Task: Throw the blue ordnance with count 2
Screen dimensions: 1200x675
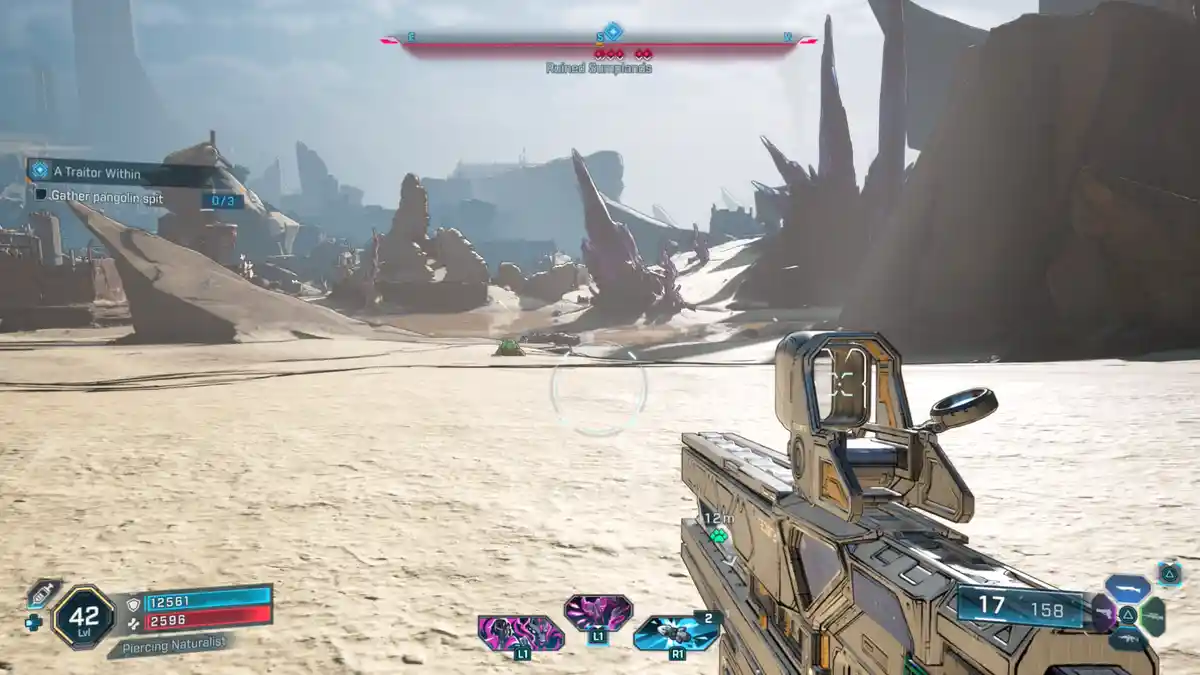Action: tap(676, 632)
